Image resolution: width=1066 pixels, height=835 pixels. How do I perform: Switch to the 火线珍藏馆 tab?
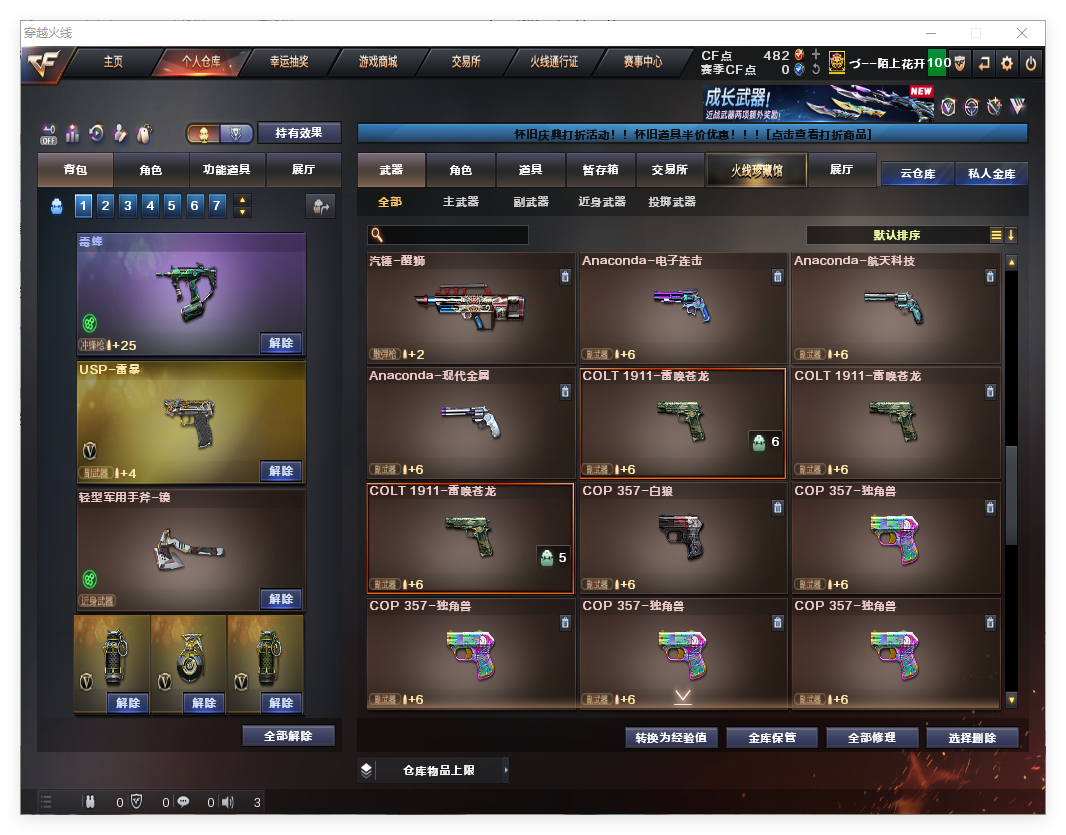(x=756, y=170)
